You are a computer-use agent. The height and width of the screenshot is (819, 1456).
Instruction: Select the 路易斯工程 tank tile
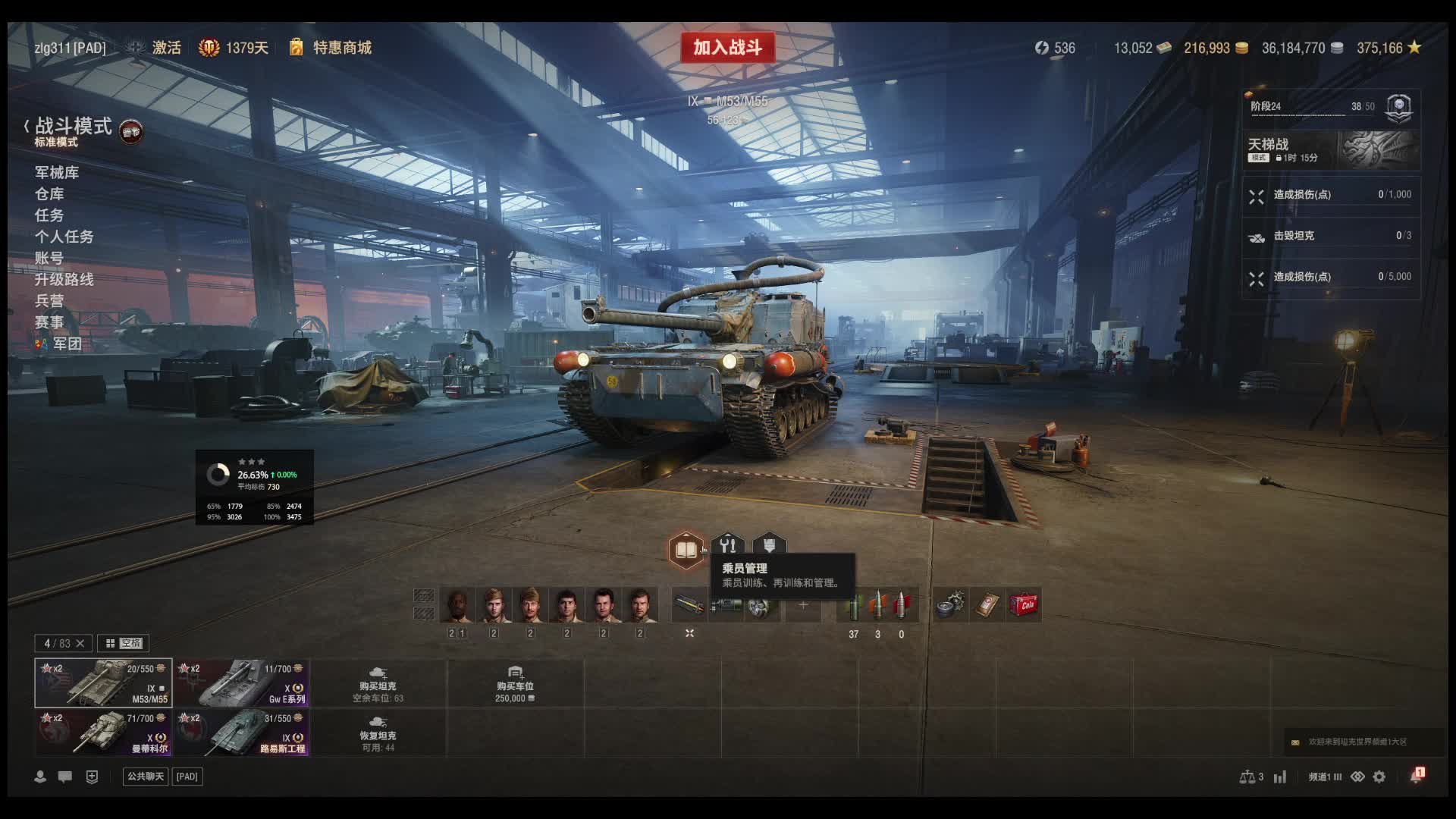click(x=241, y=733)
